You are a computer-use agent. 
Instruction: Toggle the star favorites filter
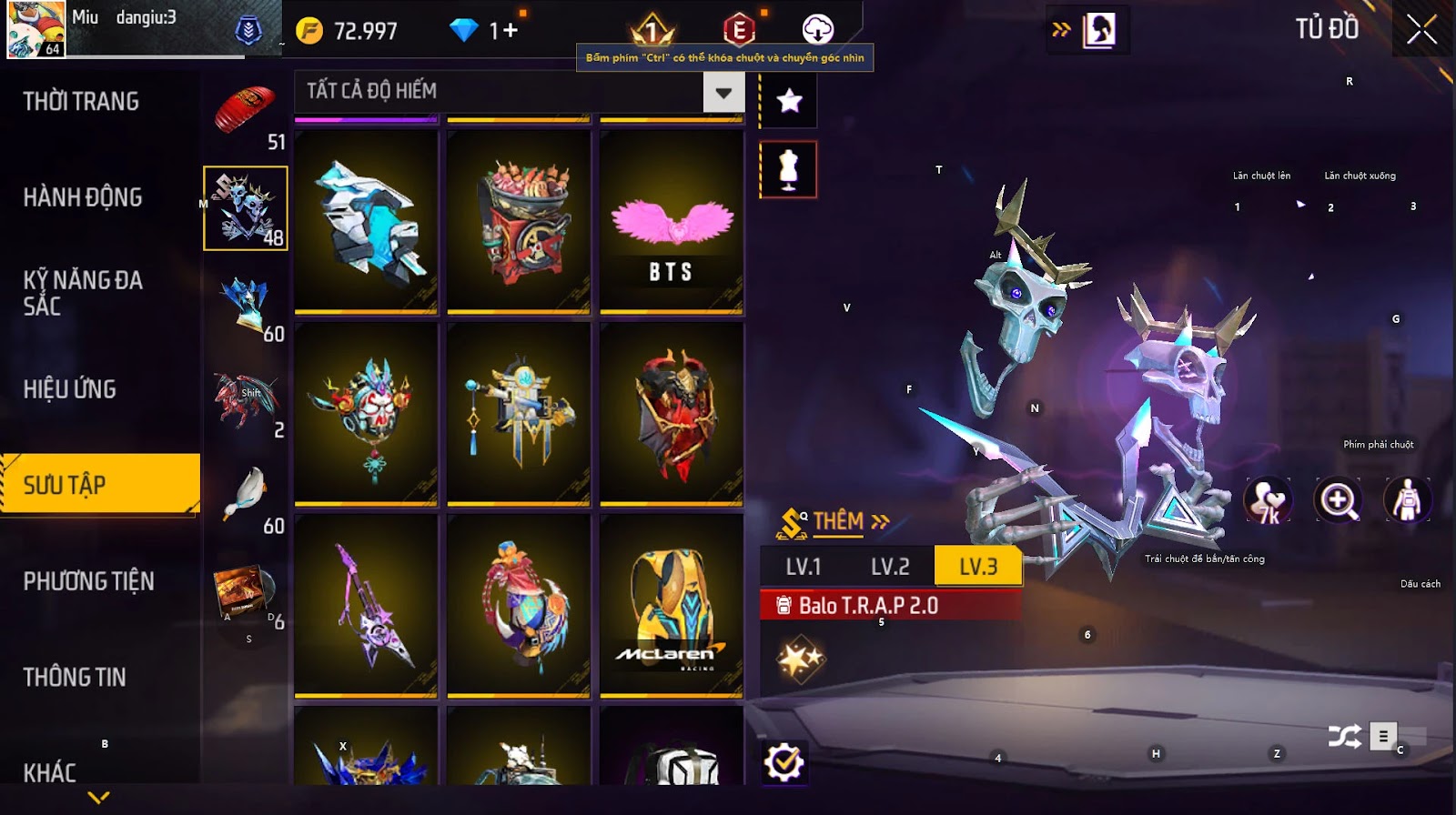click(x=789, y=101)
